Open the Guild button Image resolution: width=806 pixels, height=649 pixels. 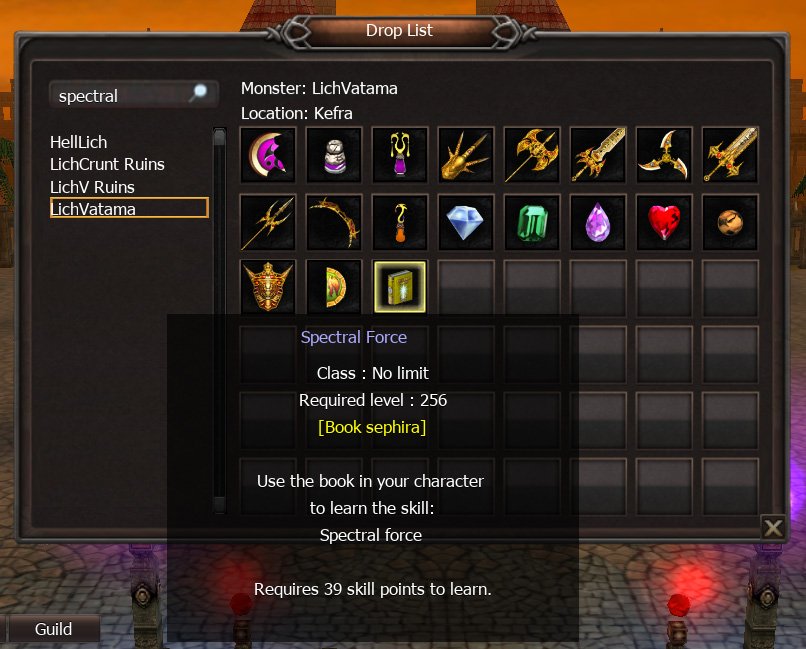coord(54,629)
